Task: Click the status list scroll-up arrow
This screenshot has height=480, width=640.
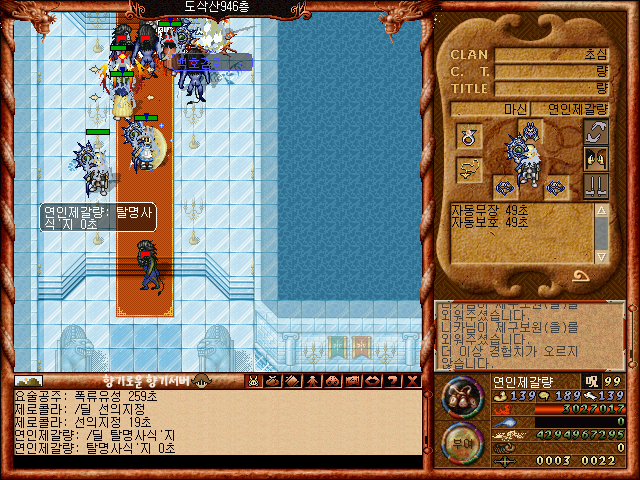Action: (601, 210)
